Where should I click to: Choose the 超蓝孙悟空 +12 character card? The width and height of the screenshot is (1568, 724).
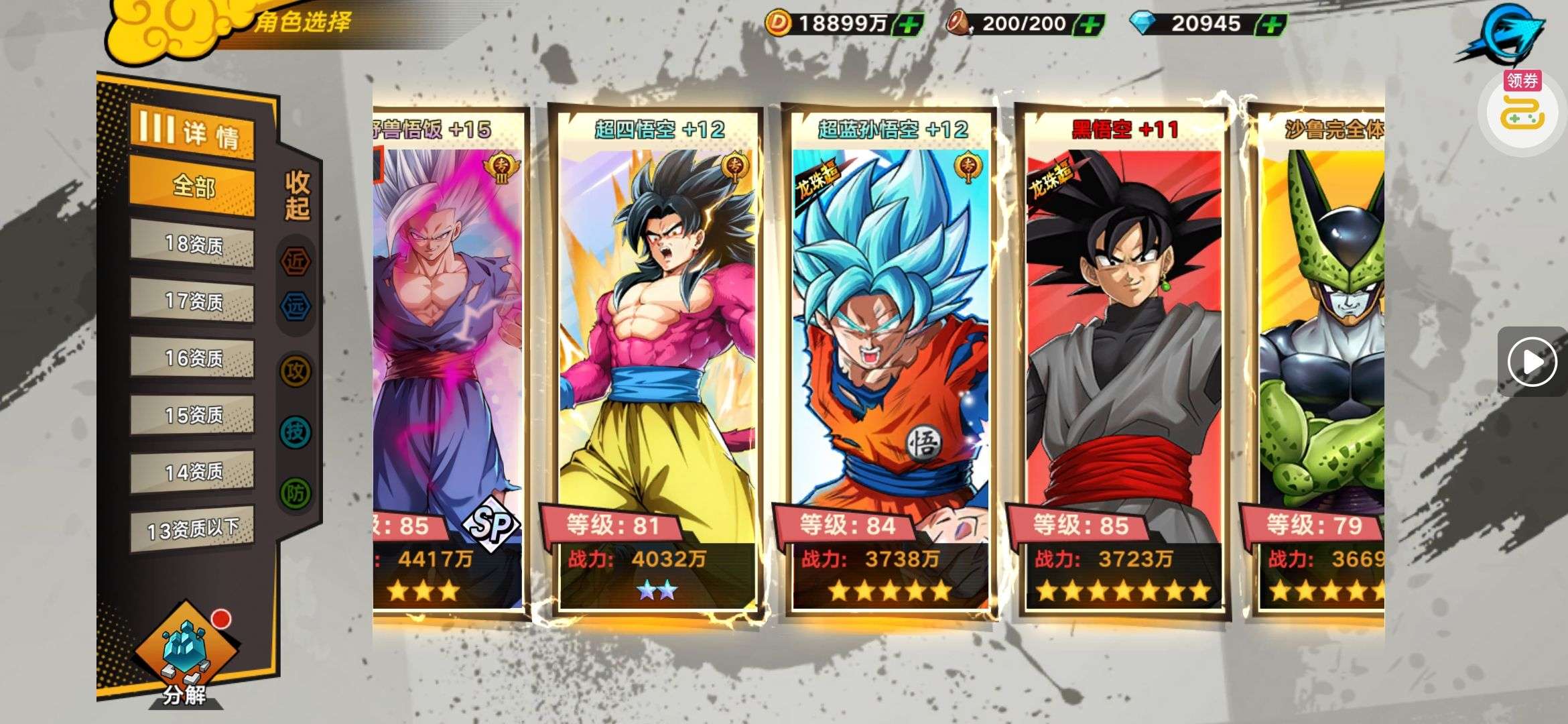pyautogui.click(x=890, y=362)
